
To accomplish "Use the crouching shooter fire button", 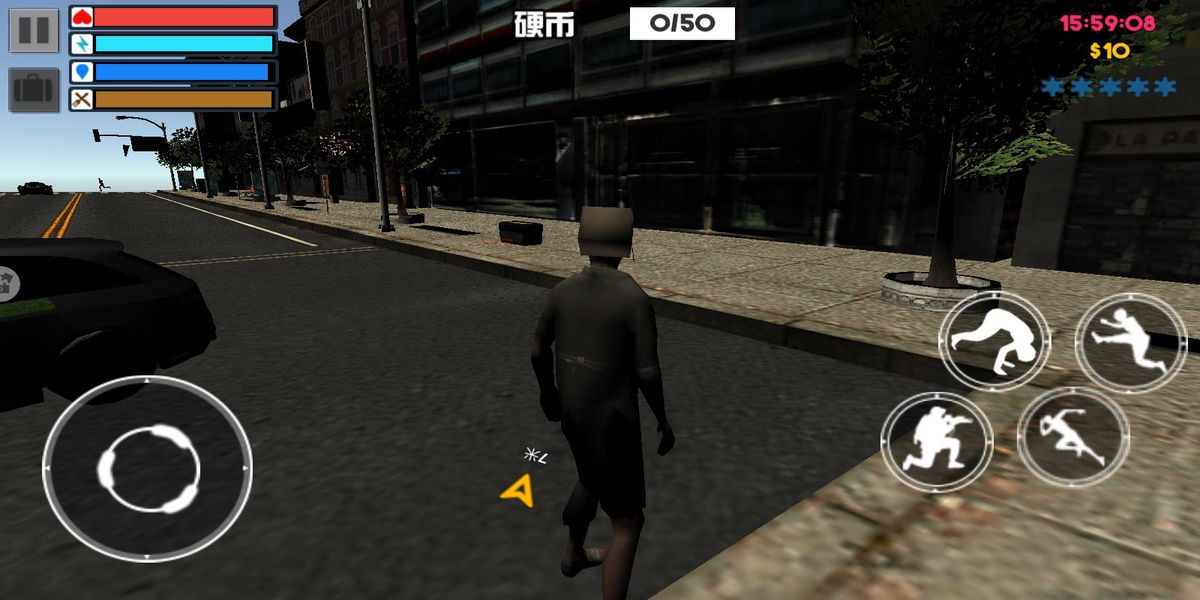I will click(936, 441).
